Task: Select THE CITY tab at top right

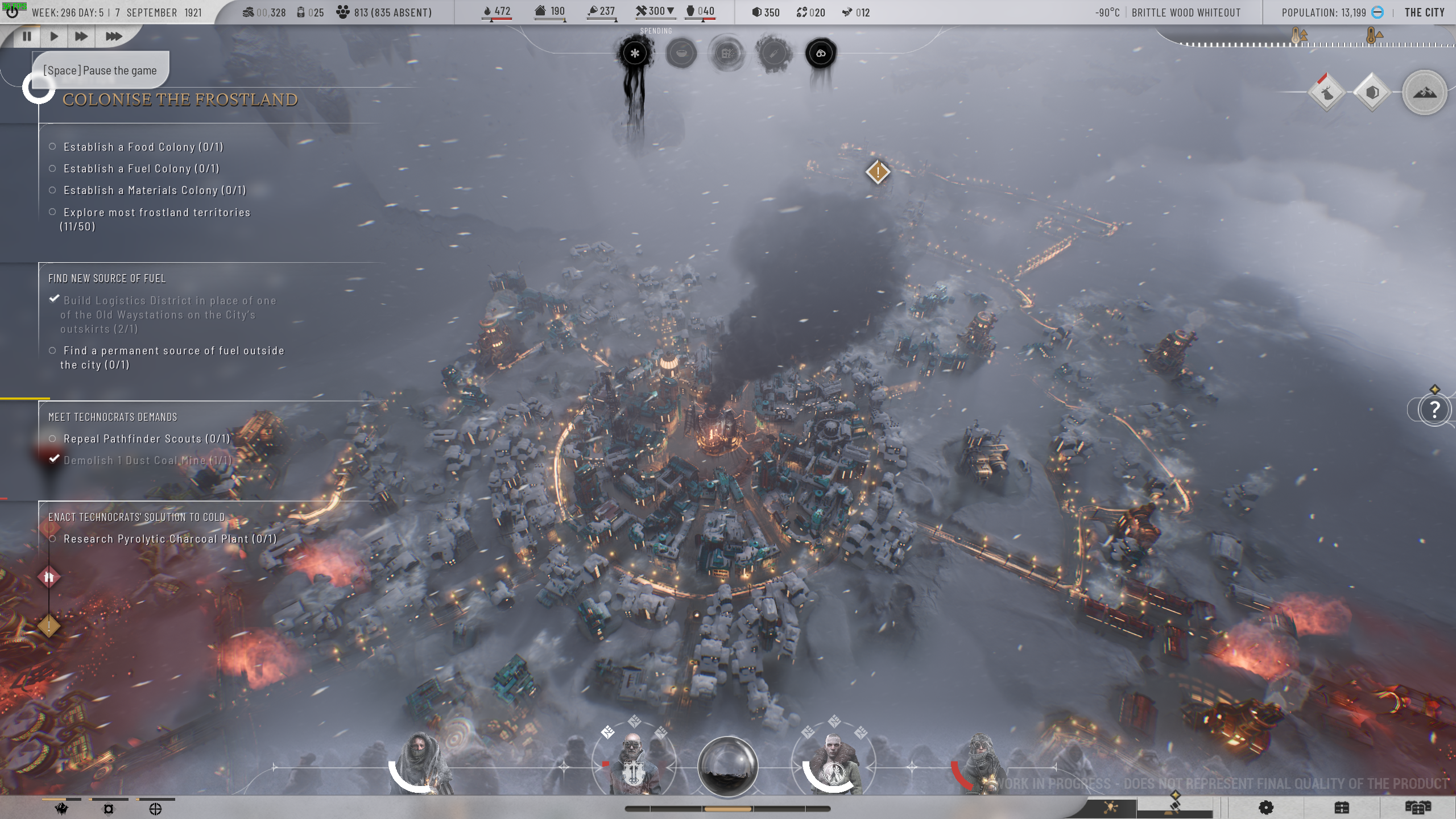Action: (1425, 12)
